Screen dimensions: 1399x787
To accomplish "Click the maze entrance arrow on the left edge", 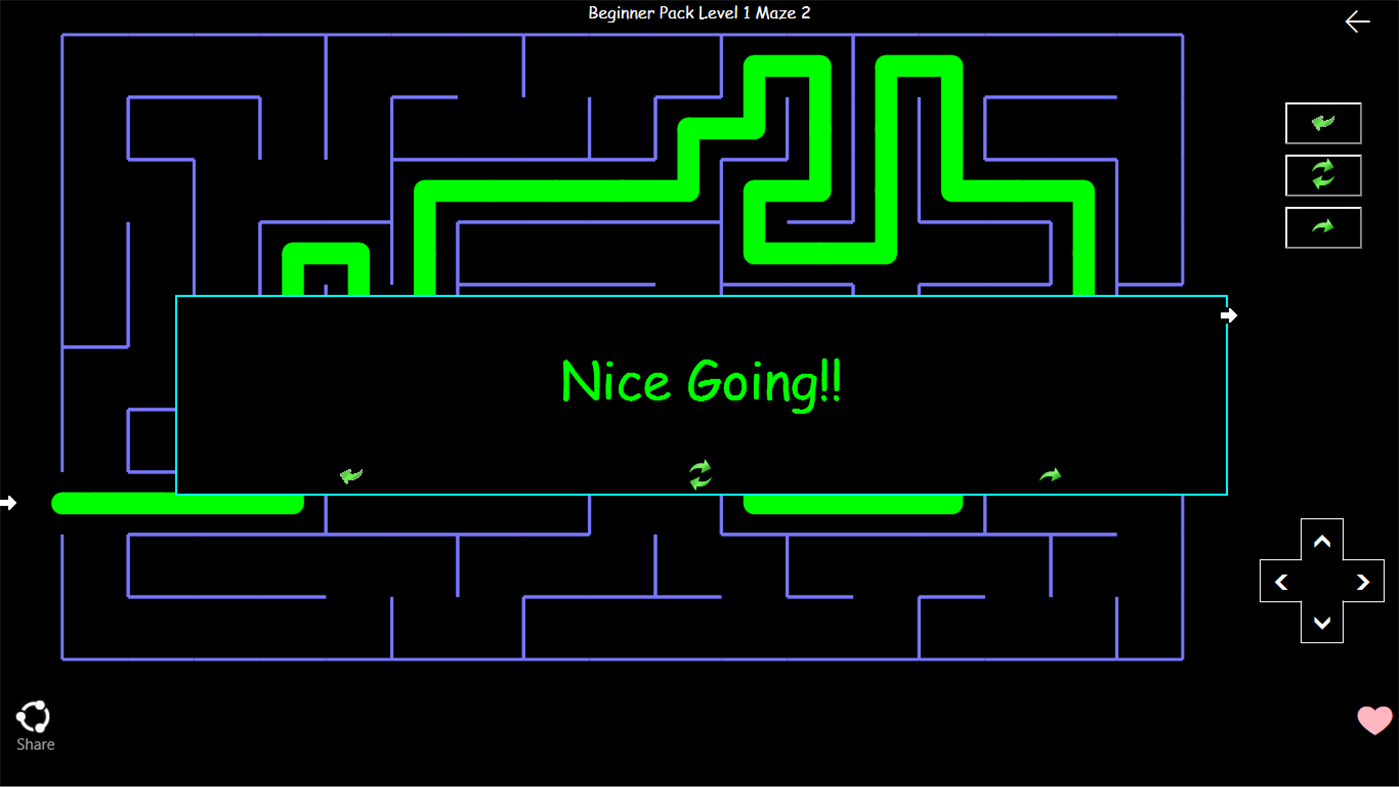I will 7,503.
